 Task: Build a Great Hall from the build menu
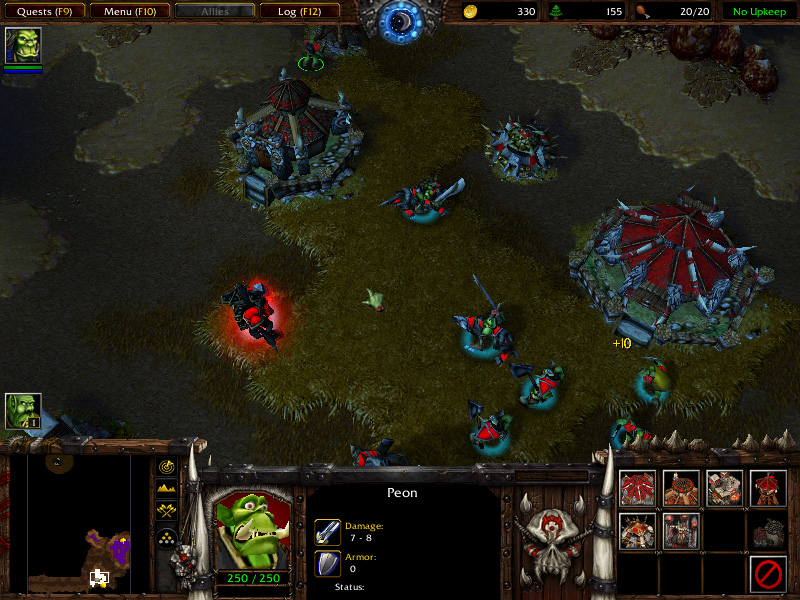[637, 488]
